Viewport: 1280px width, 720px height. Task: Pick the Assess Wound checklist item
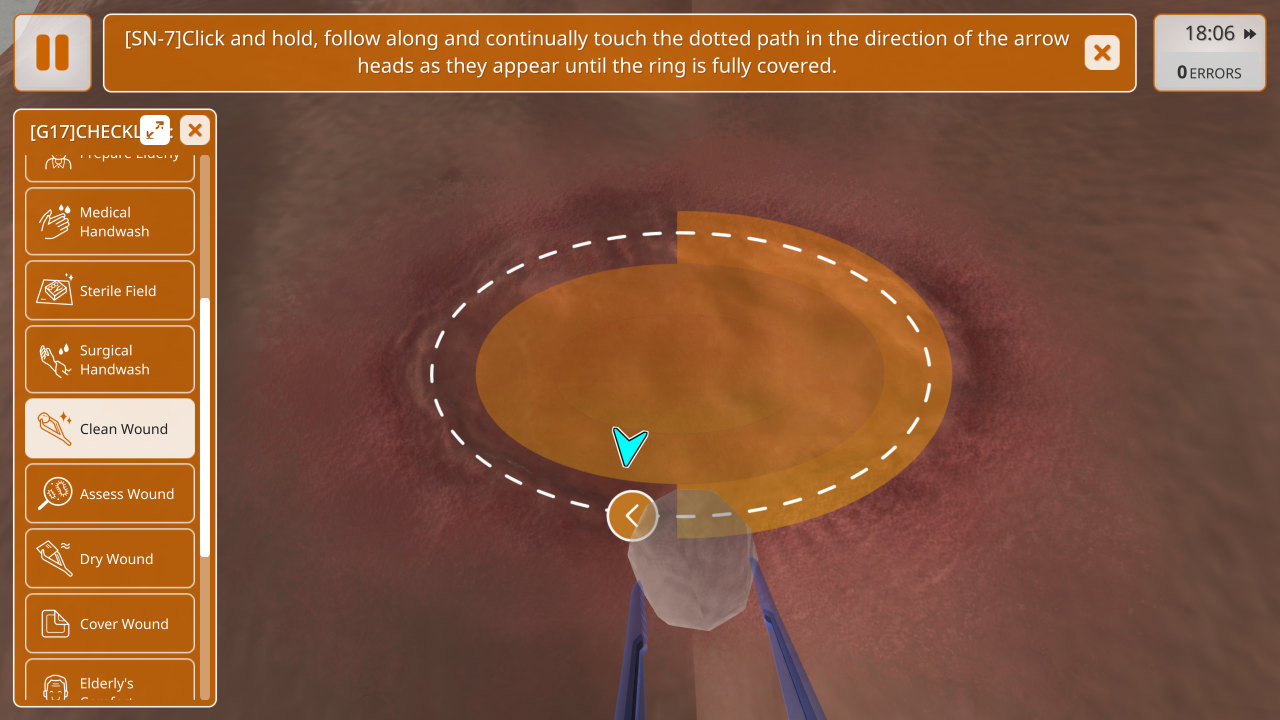pos(110,494)
